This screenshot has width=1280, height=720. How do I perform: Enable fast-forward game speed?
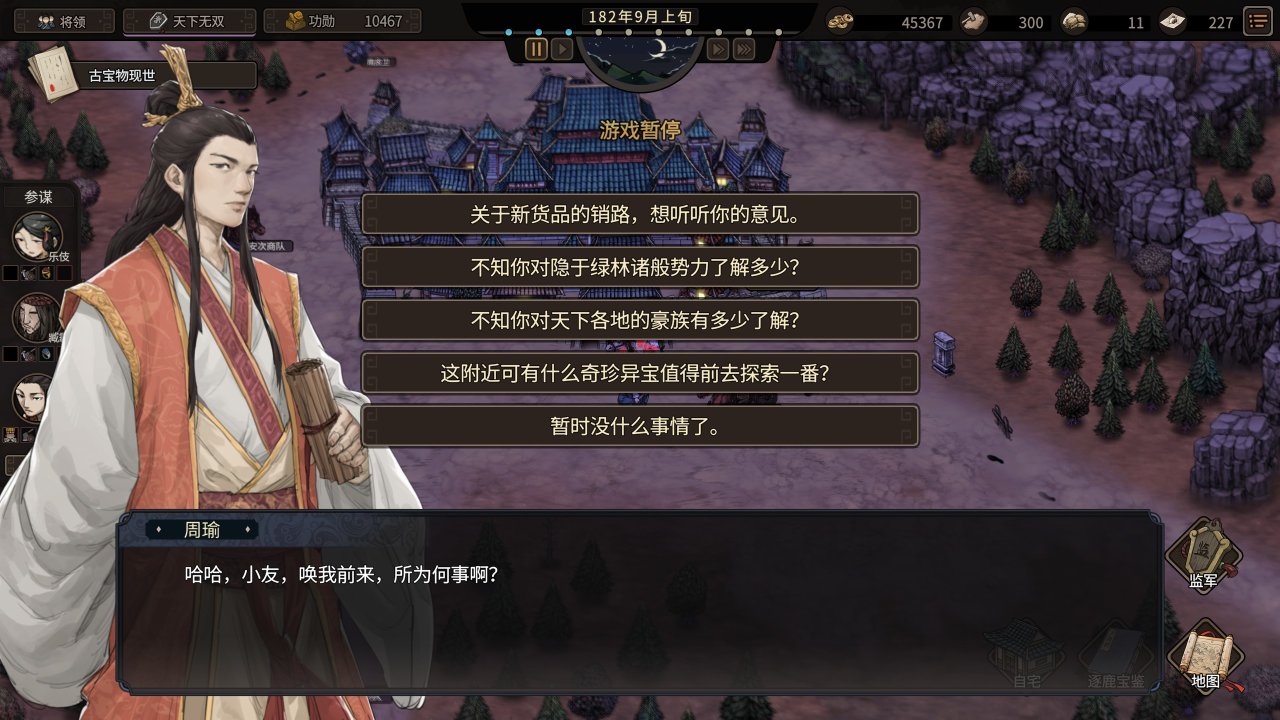pyautogui.click(x=717, y=47)
